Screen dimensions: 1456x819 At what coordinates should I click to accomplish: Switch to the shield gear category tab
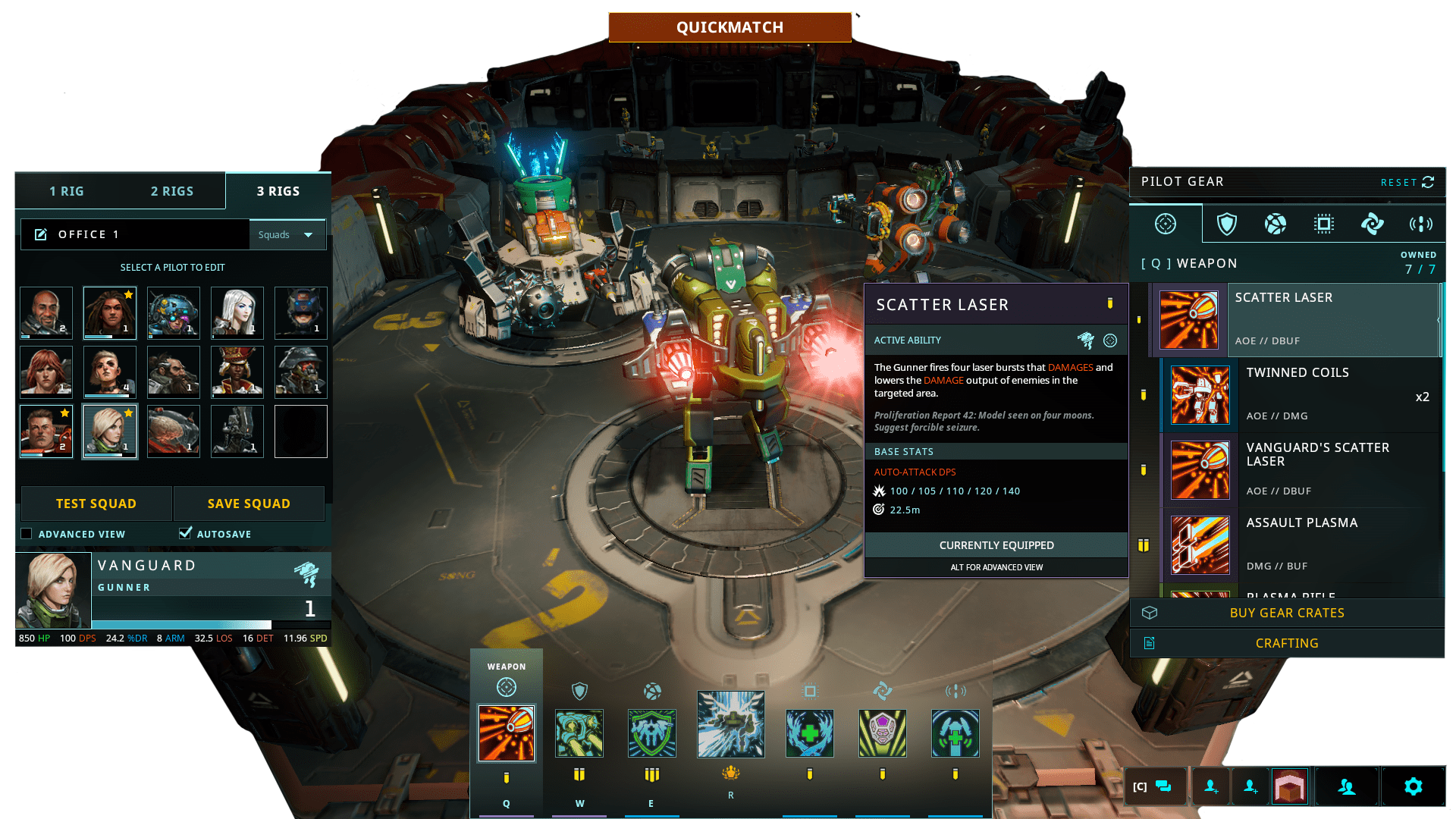tap(1226, 224)
